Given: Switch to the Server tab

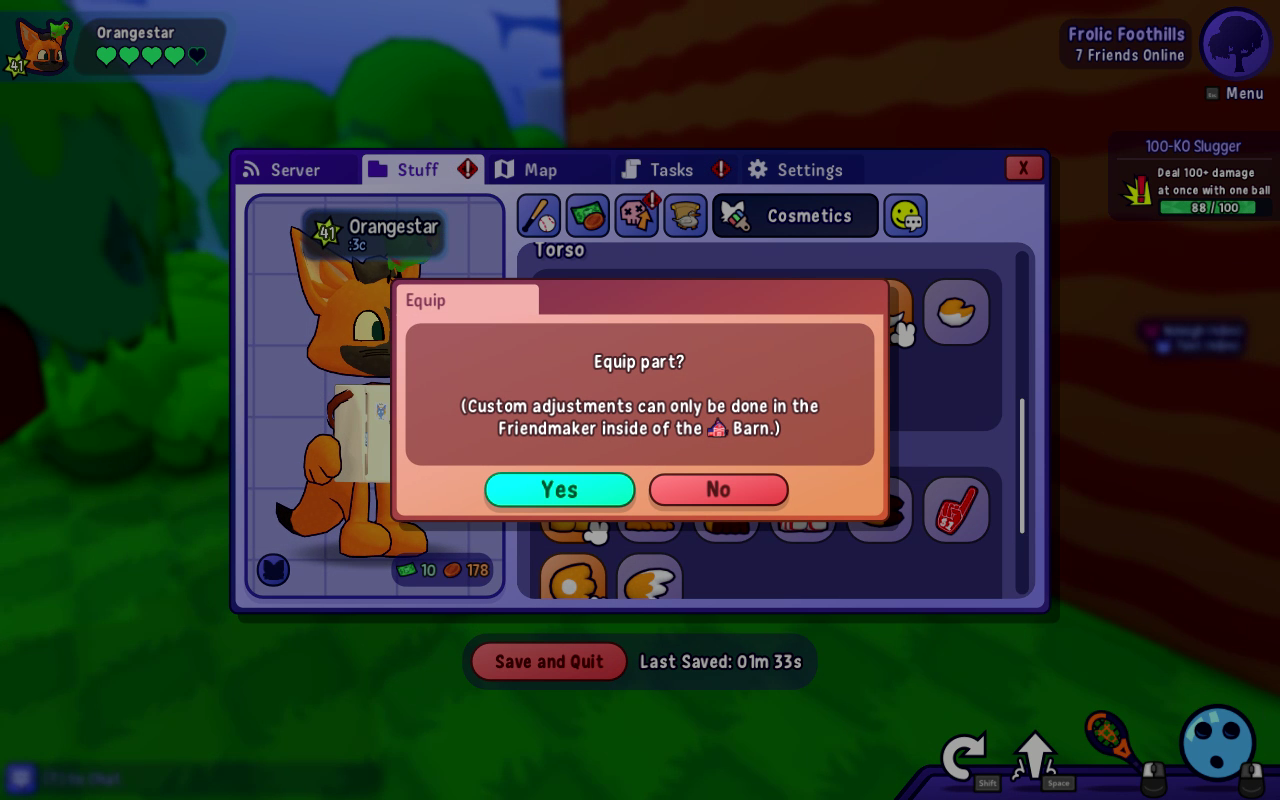Looking at the screenshot, I should coord(296,169).
